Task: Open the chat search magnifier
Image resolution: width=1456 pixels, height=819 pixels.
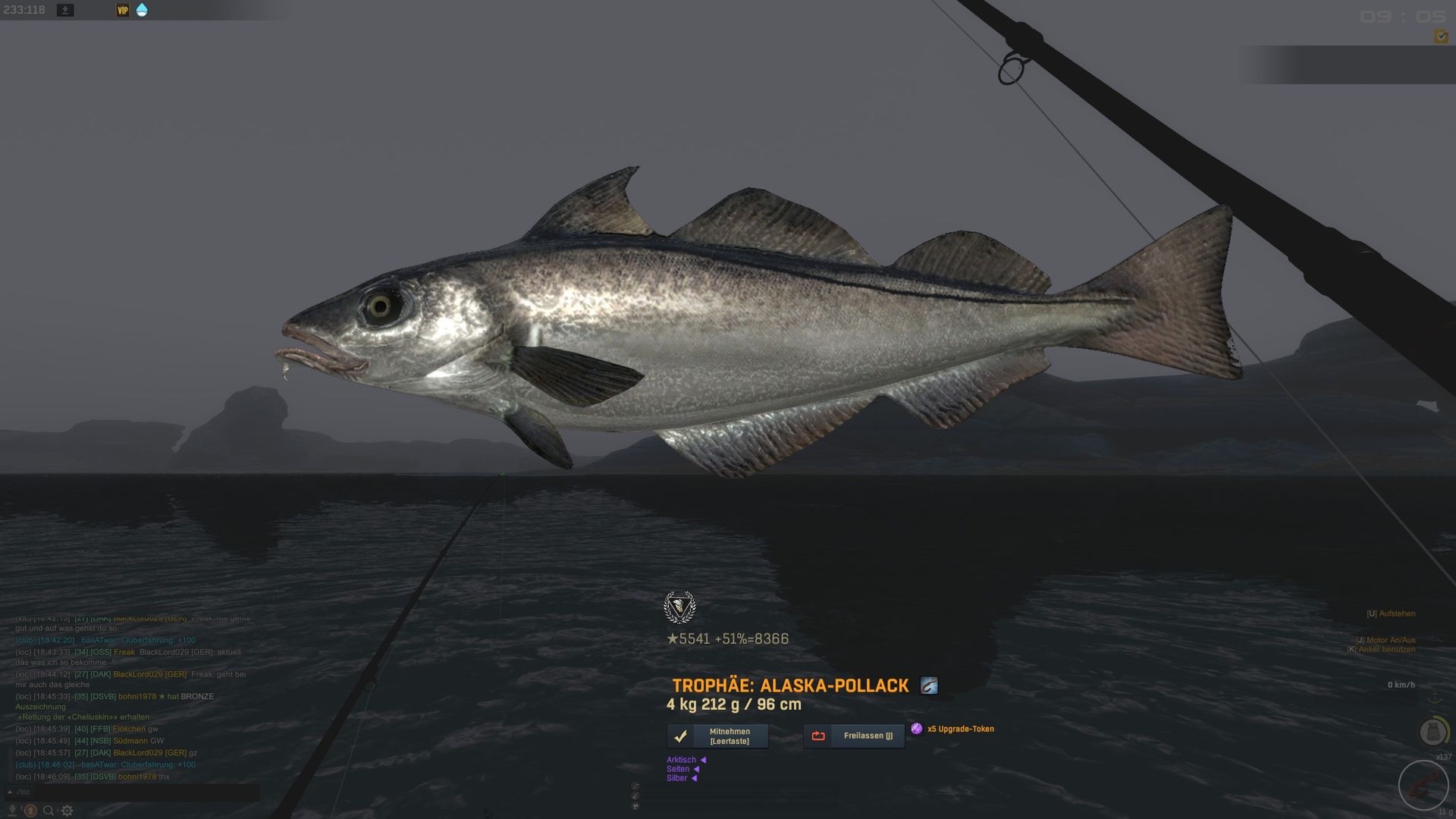Action: coord(49,811)
